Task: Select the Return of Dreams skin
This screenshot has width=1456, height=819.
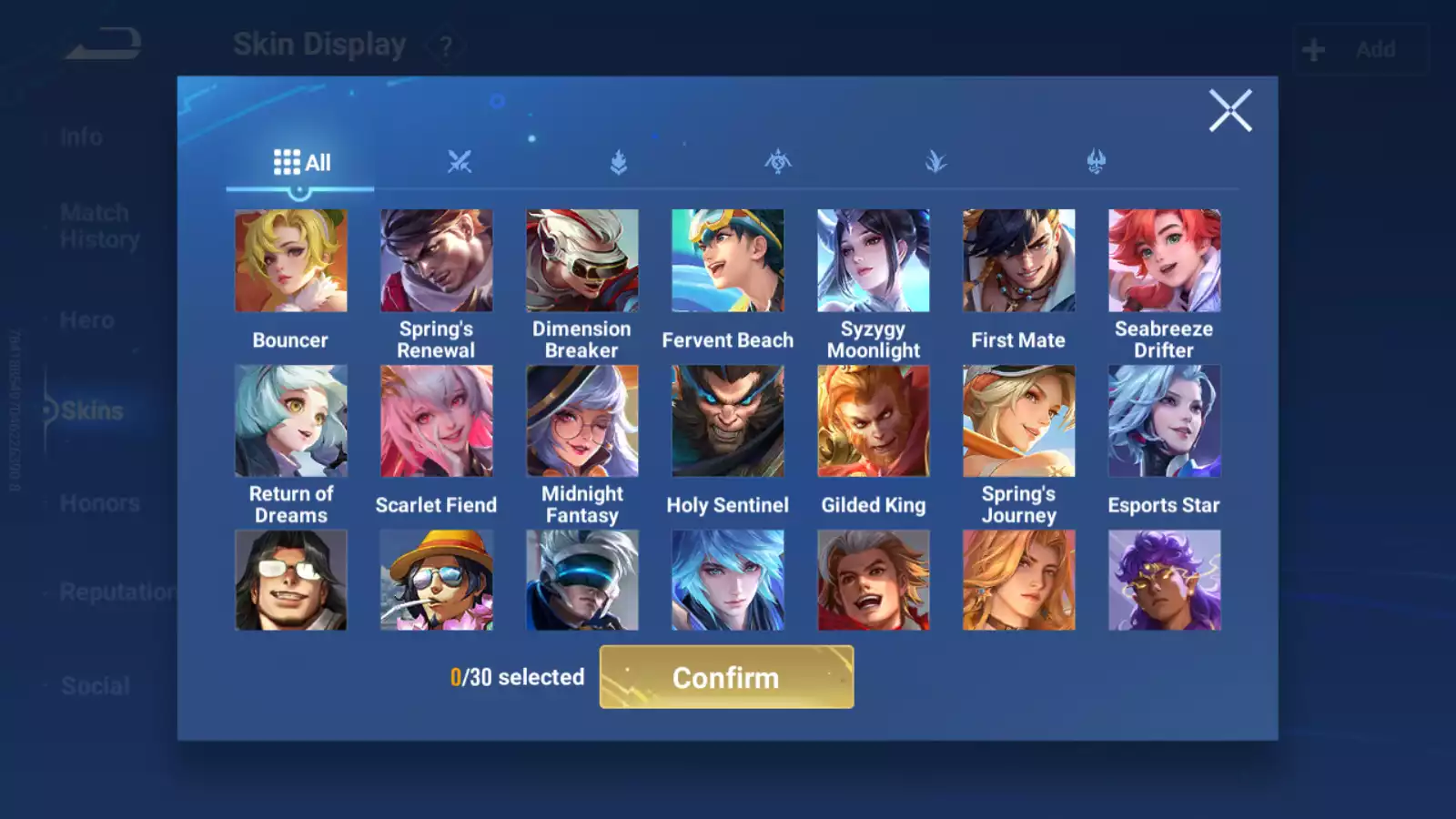Action: pyautogui.click(x=290, y=421)
